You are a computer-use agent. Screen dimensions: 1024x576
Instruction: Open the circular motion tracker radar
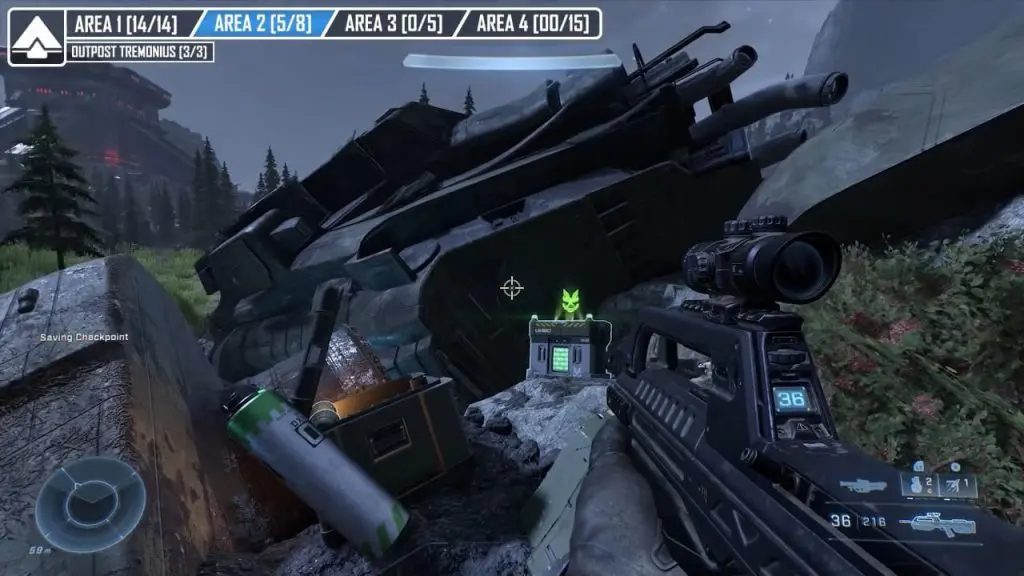[91, 504]
